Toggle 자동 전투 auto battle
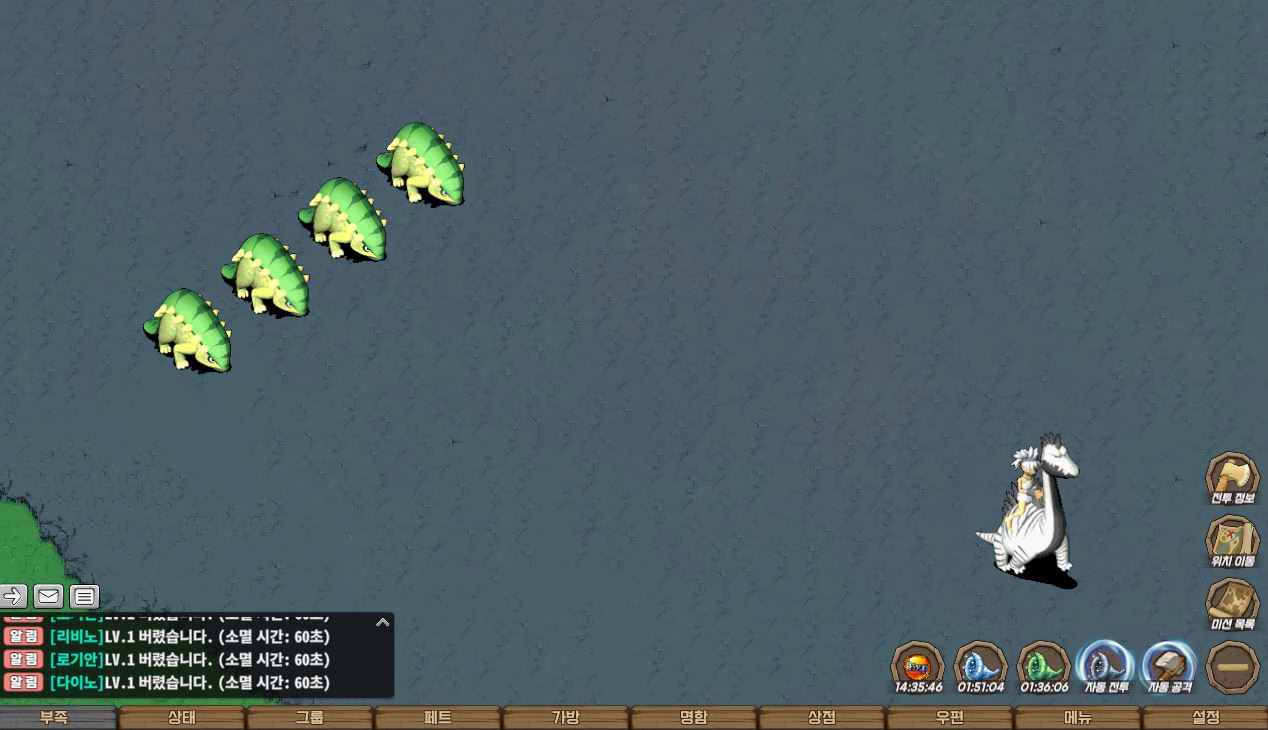This screenshot has height=730, width=1268. pos(1105,666)
